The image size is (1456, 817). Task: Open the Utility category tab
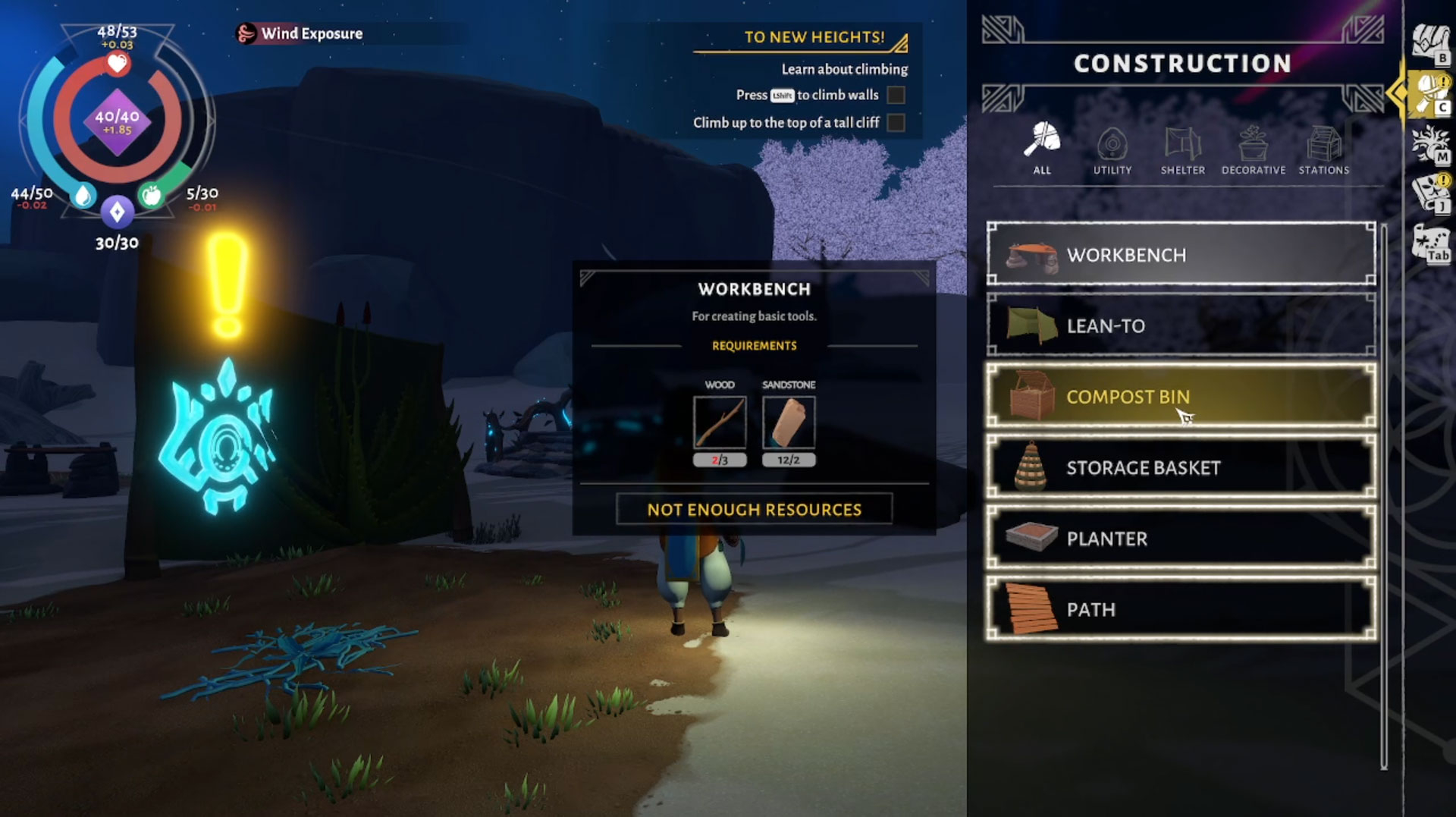1112,149
